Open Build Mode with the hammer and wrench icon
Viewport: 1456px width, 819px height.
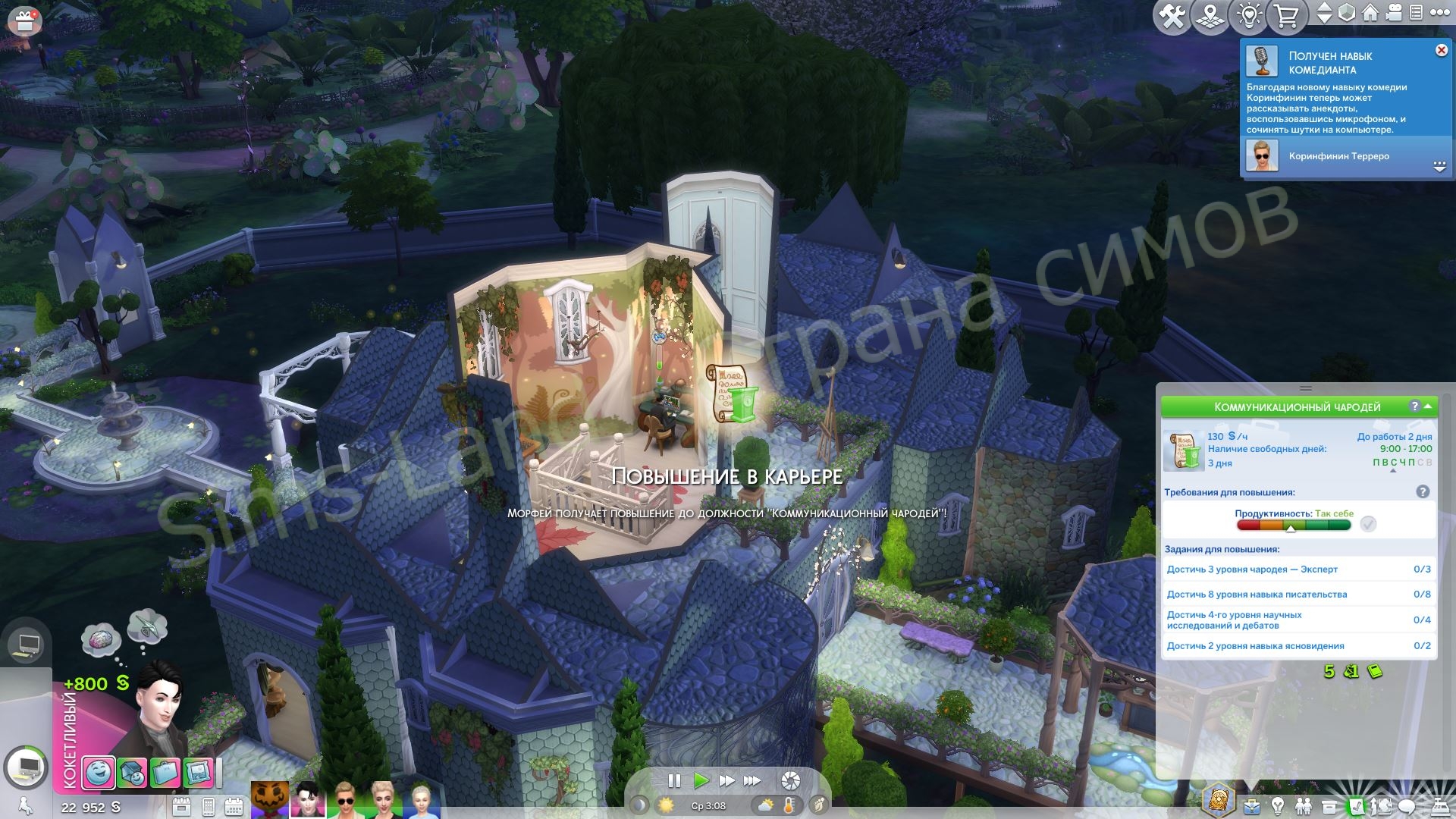pyautogui.click(x=1172, y=13)
